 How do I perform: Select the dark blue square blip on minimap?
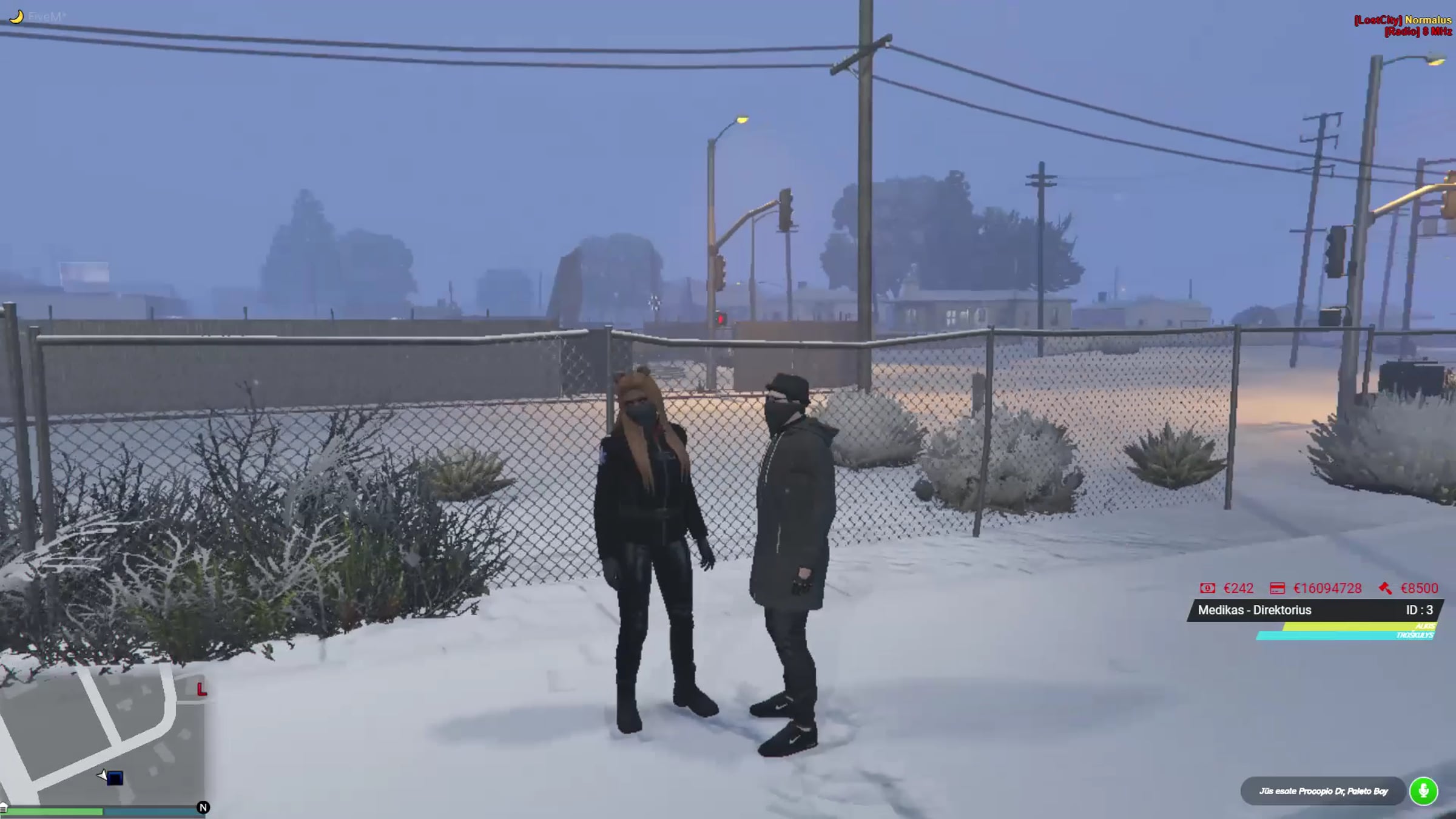tap(115, 778)
